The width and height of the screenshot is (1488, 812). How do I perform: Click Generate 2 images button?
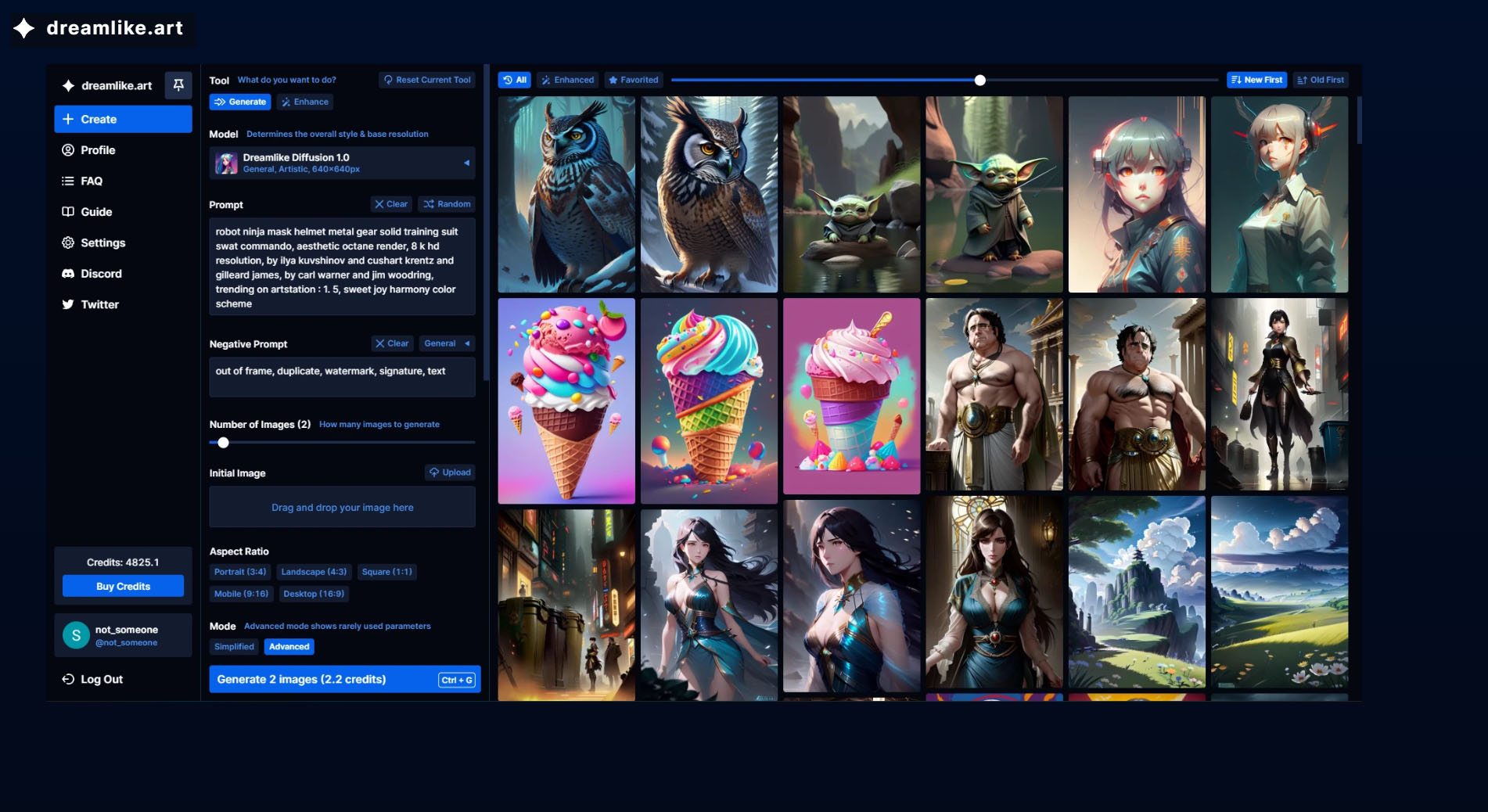point(344,679)
